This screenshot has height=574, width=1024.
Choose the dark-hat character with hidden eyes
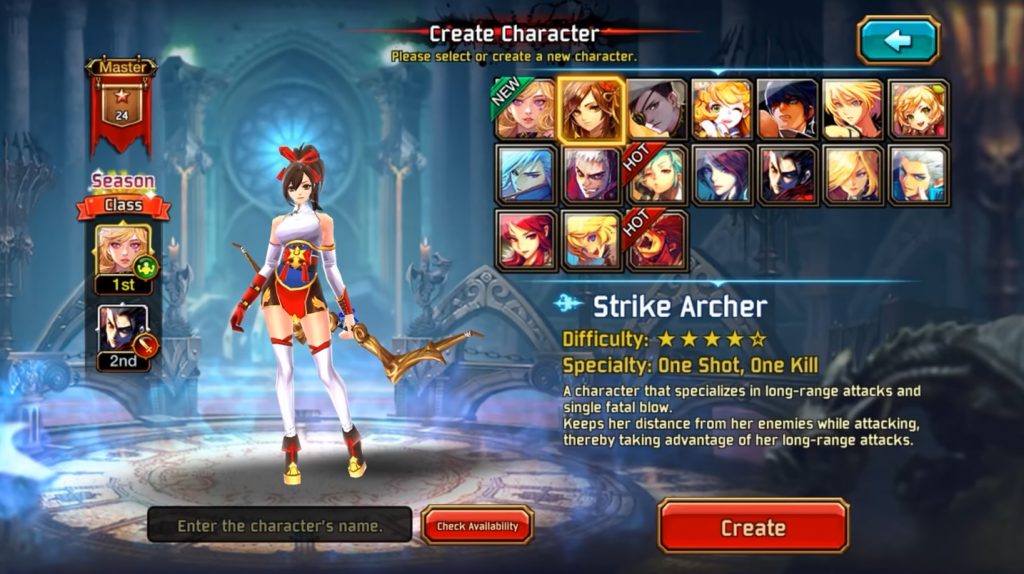pos(787,109)
